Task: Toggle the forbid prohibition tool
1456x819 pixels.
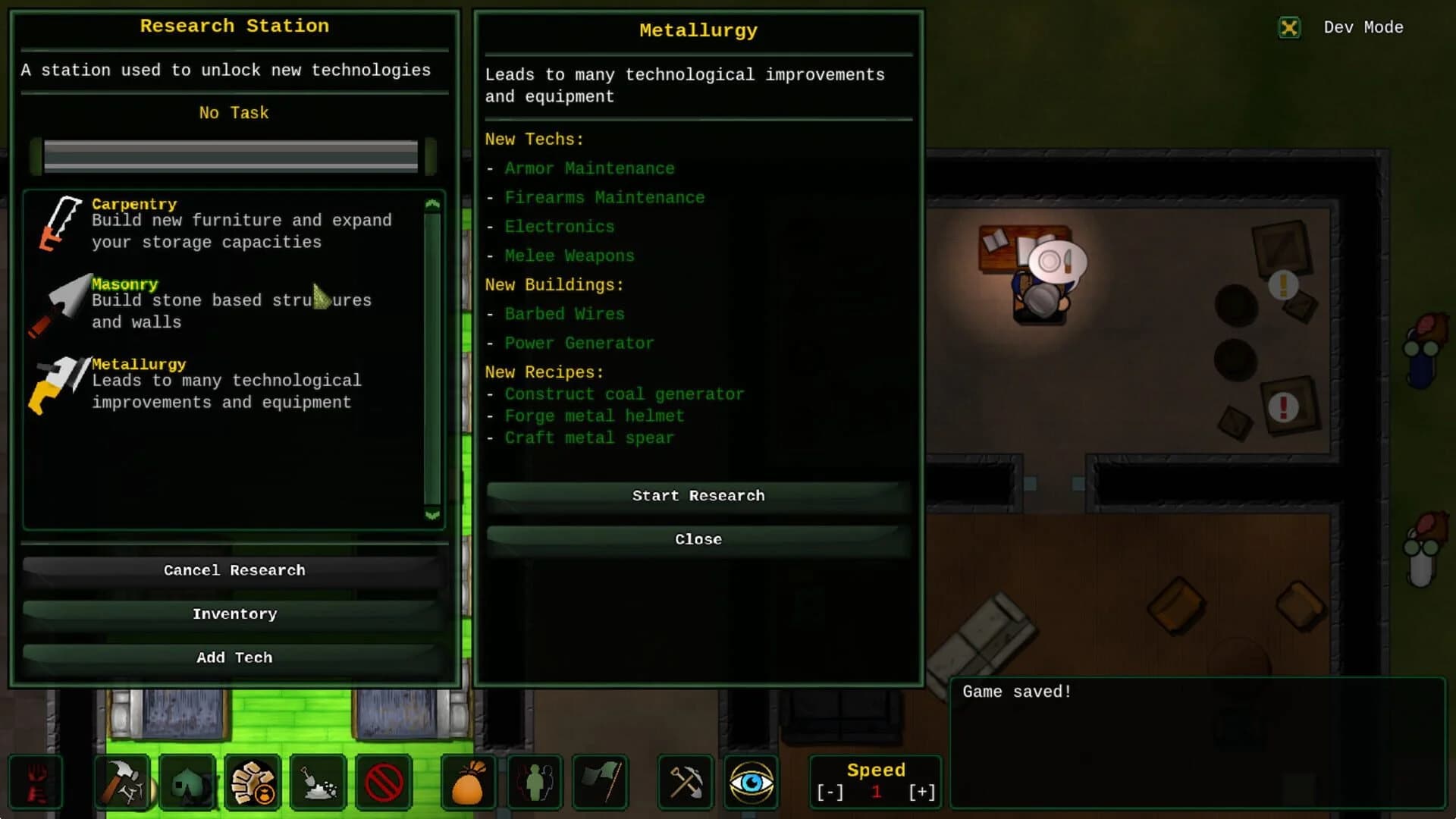Action: coord(383,782)
